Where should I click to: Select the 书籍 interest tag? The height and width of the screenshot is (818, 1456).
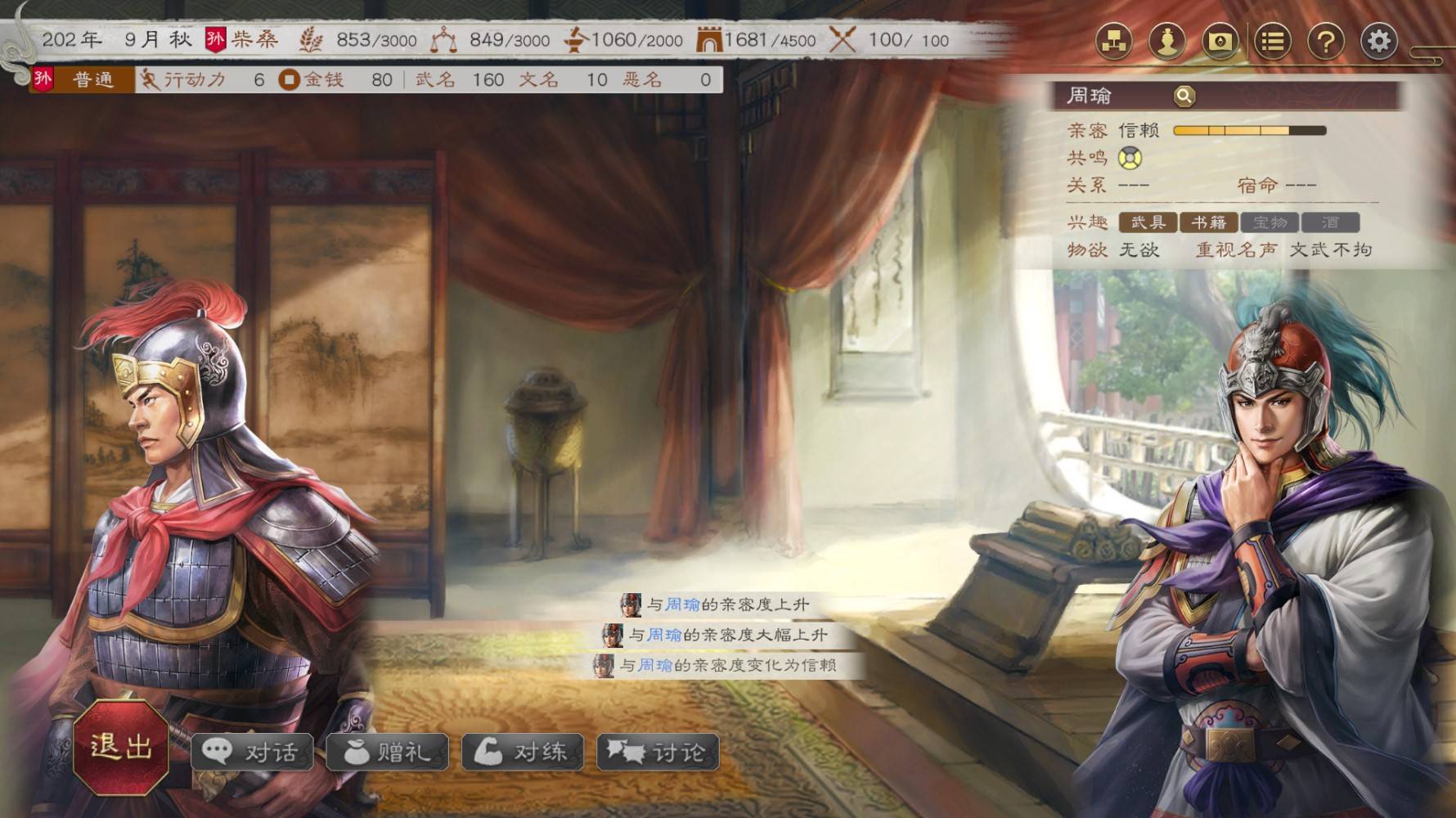1208,222
